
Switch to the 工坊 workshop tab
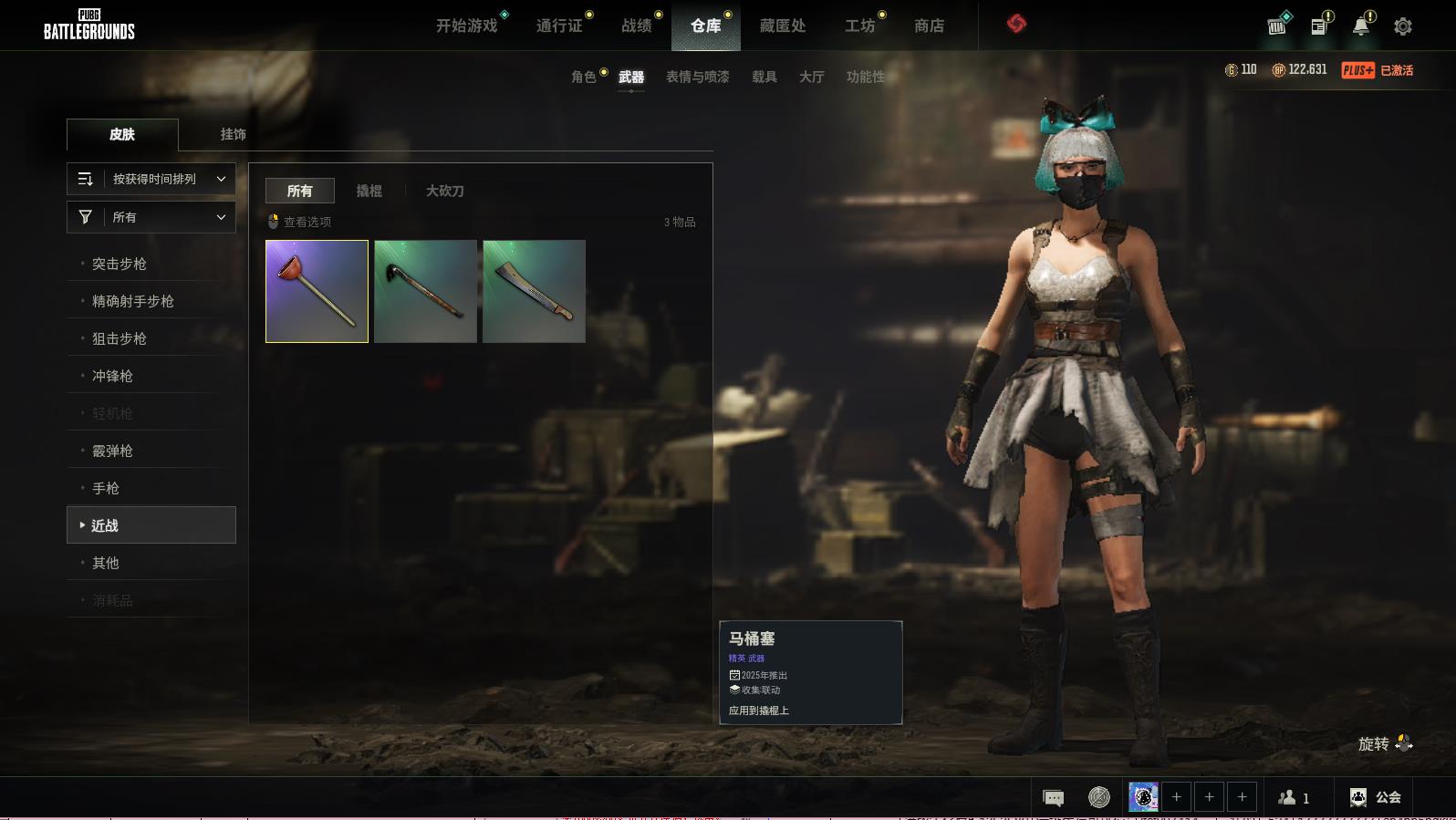click(x=859, y=26)
